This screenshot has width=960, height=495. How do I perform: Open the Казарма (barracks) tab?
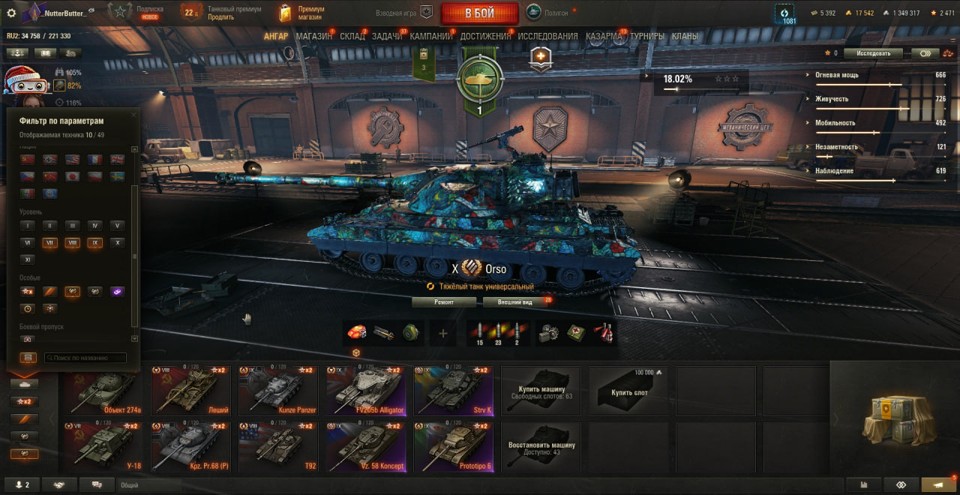click(604, 36)
